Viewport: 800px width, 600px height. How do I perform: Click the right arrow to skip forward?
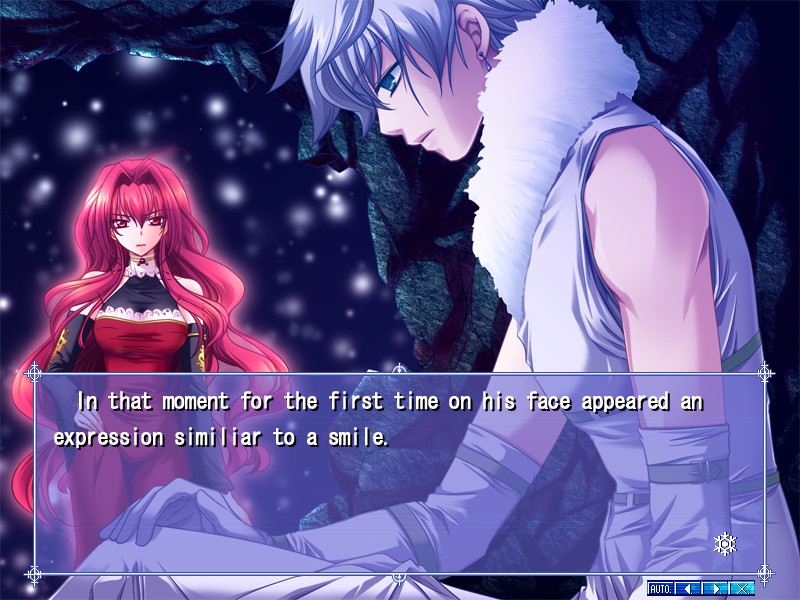[714, 588]
